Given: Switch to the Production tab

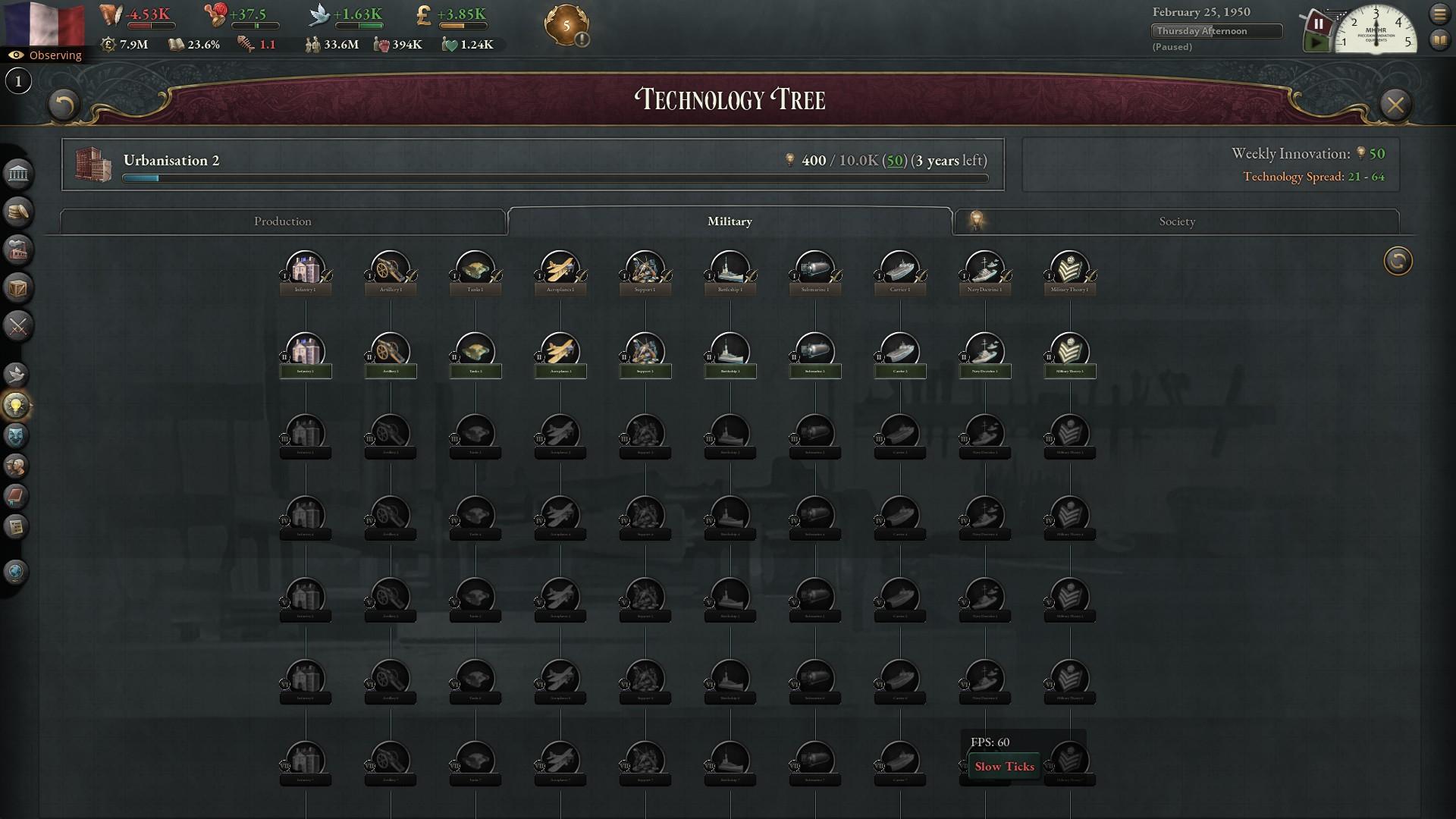Looking at the screenshot, I should (x=282, y=221).
